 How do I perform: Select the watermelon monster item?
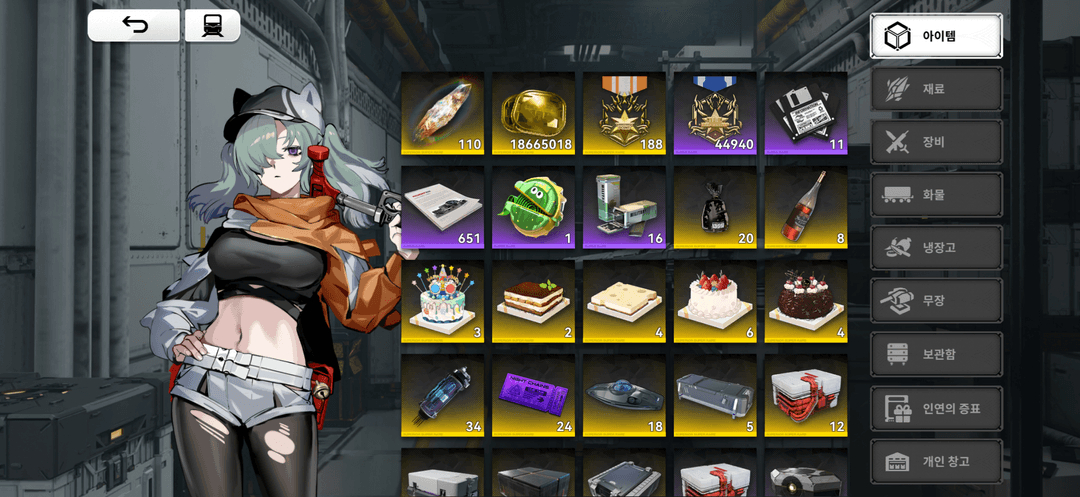tap(533, 208)
